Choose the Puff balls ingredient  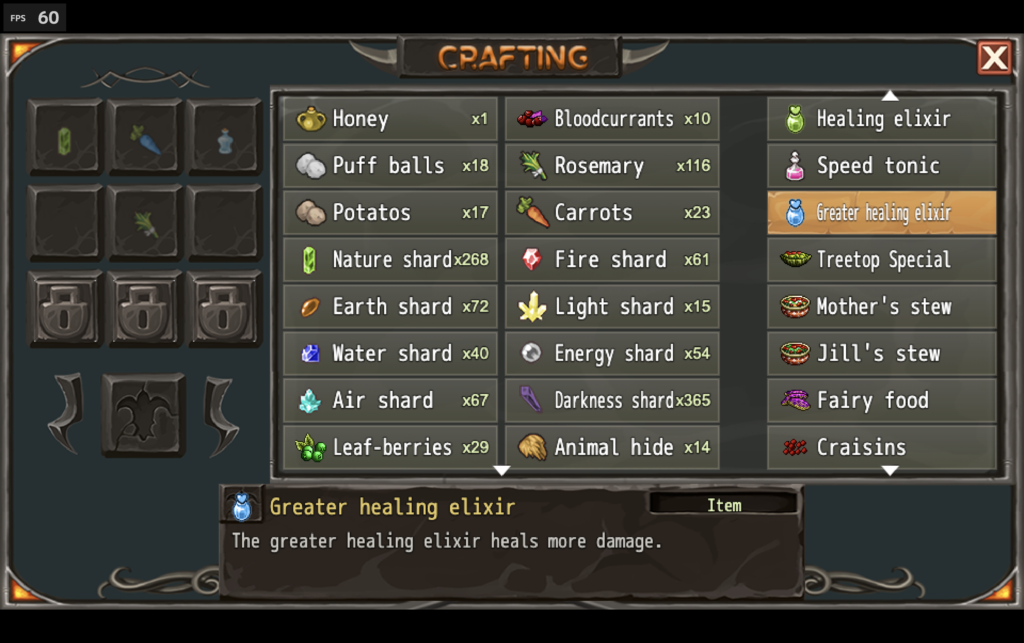pyautogui.click(x=390, y=166)
